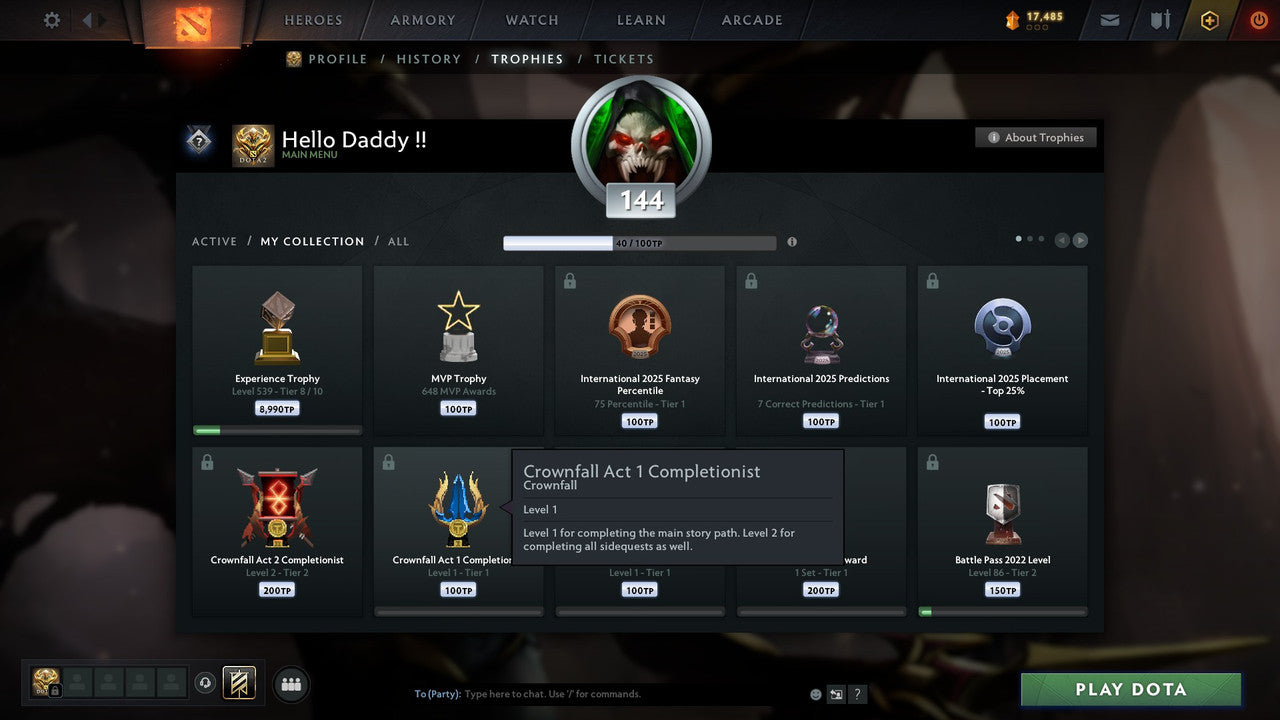Click the help question mark icon near chat
The width and height of the screenshot is (1280, 720).
tap(857, 693)
